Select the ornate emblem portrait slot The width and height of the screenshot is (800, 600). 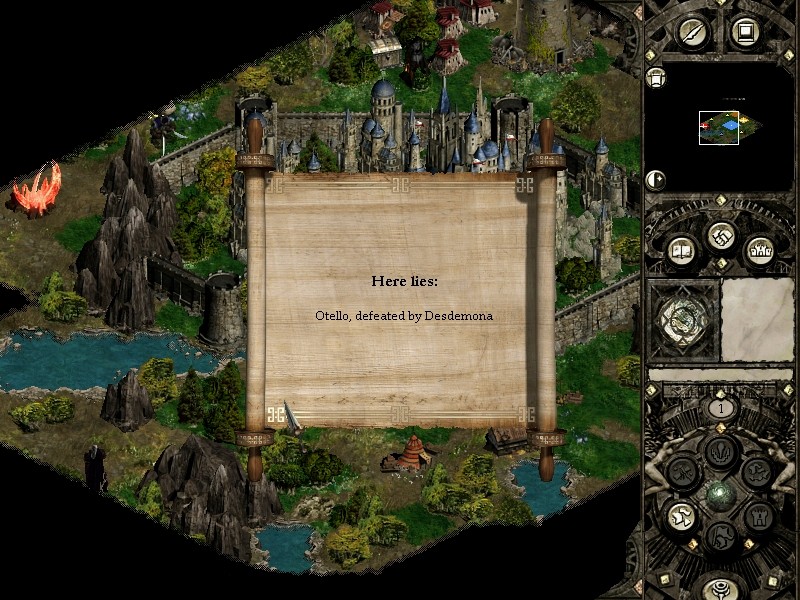pos(684,320)
